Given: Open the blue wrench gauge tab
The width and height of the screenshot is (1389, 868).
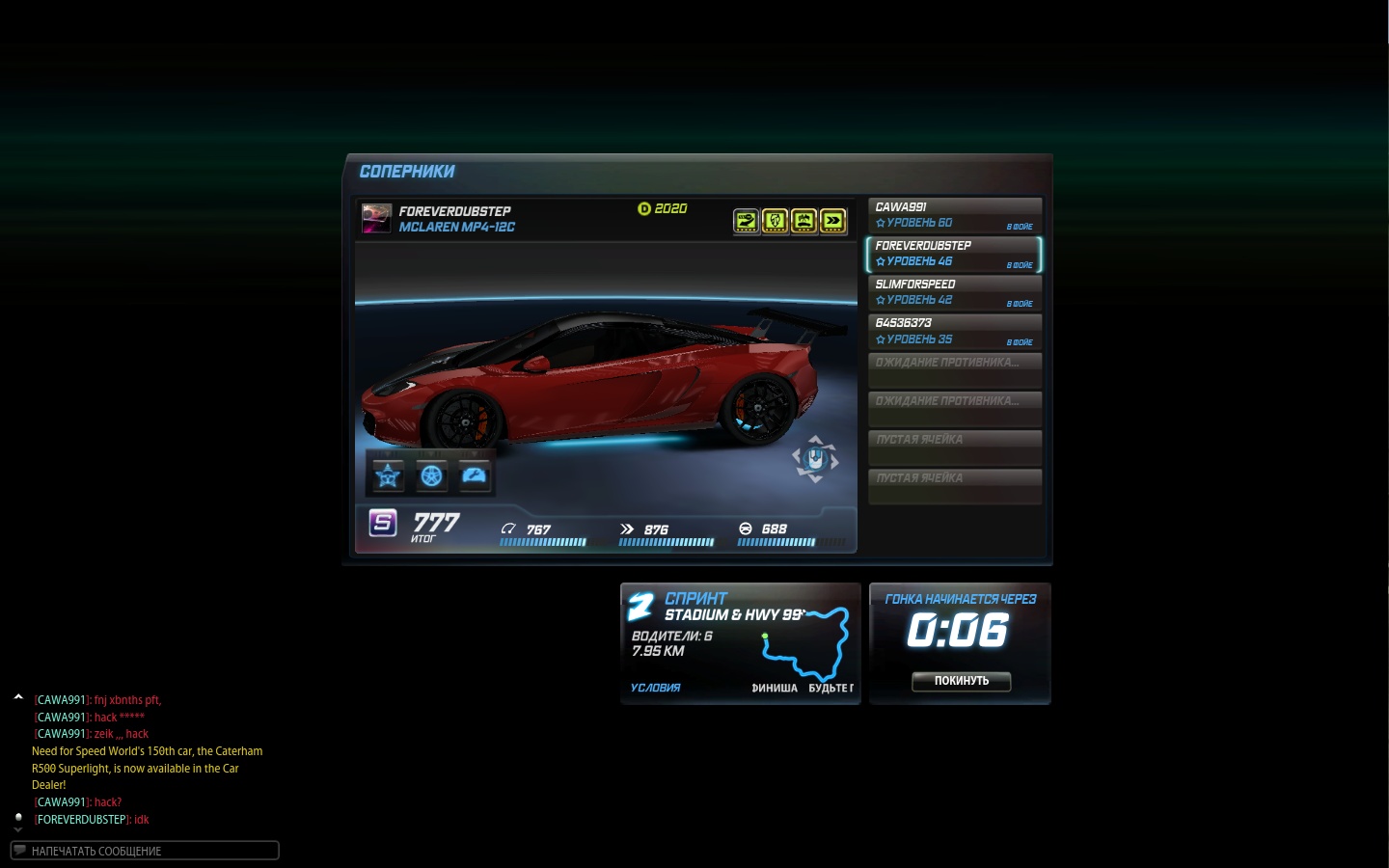Looking at the screenshot, I should click(x=475, y=475).
